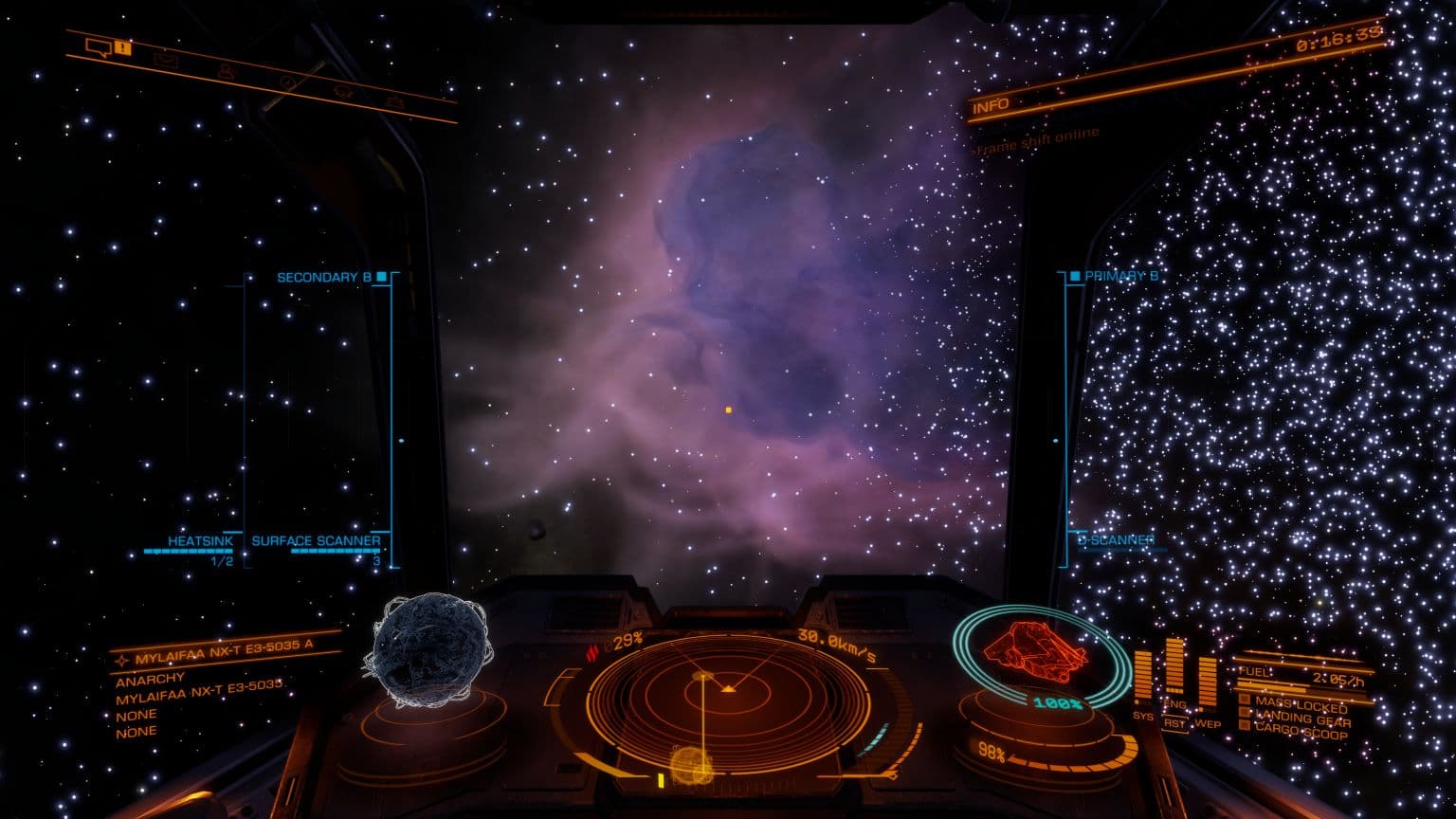
Task: Open the inbox envelope icon
Action: pyautogui.click(x=167, y=59)
